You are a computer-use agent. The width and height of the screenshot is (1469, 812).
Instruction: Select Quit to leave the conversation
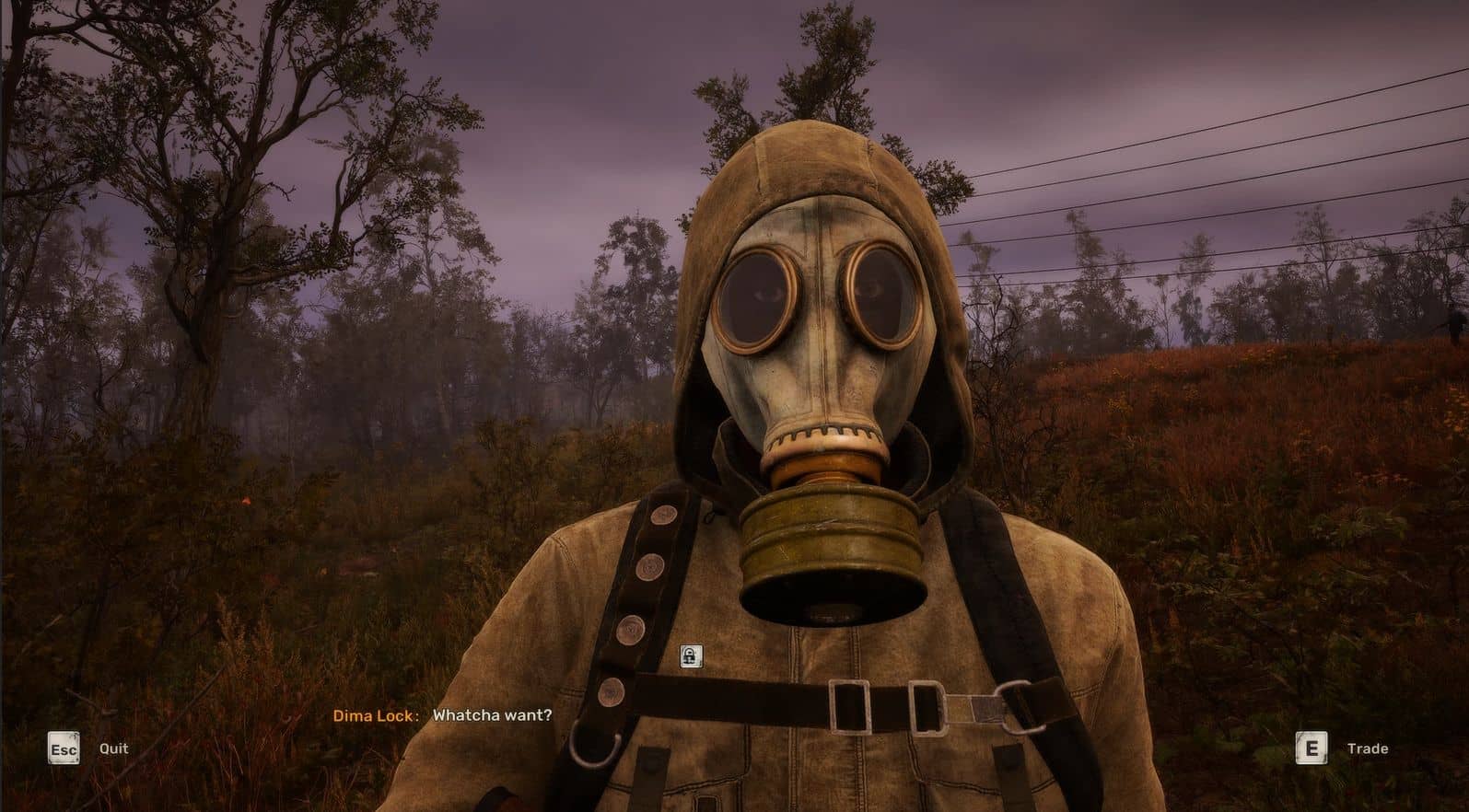[x=113, y=748]
